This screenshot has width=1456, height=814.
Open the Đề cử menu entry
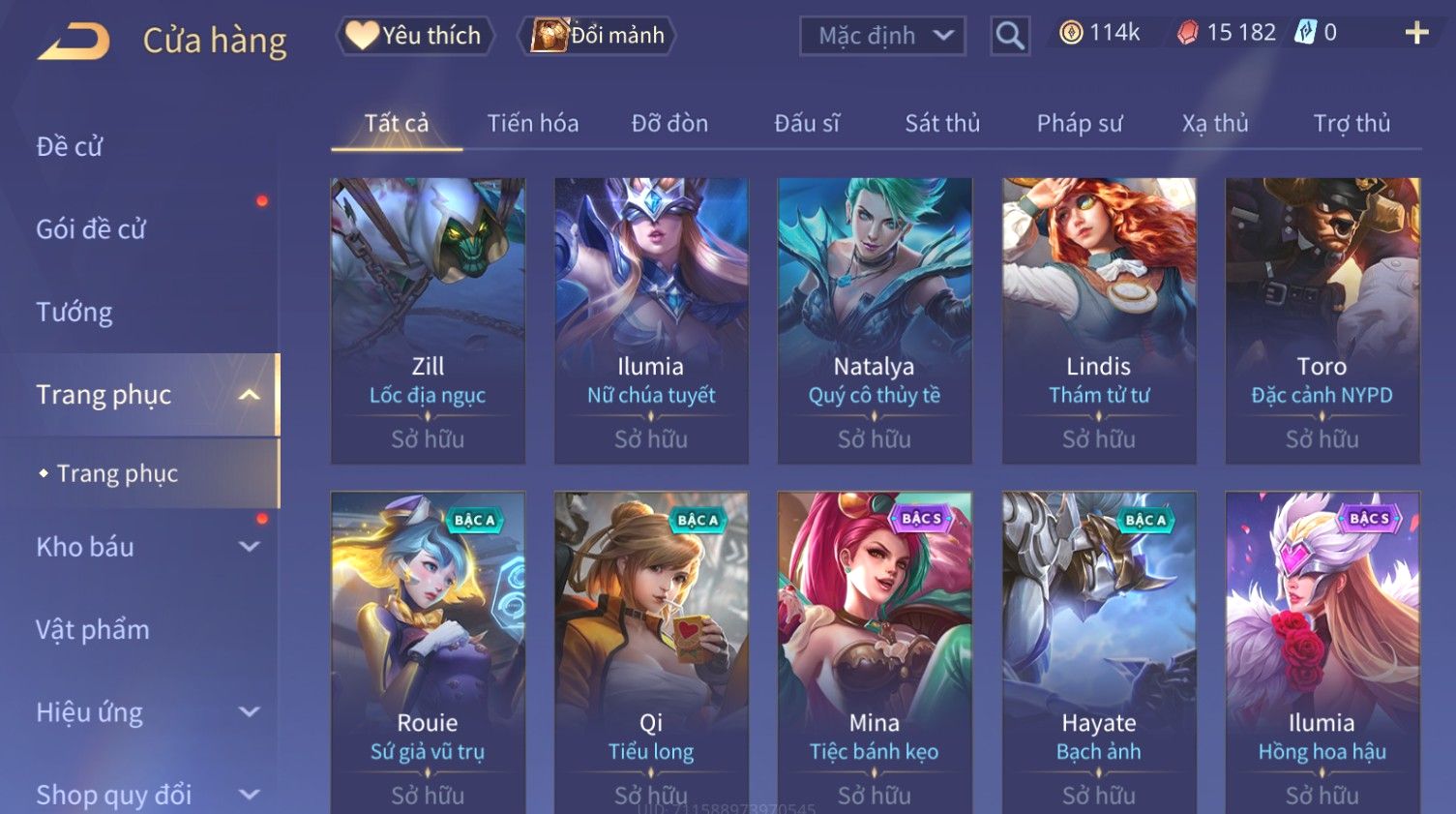coord(70,146)
